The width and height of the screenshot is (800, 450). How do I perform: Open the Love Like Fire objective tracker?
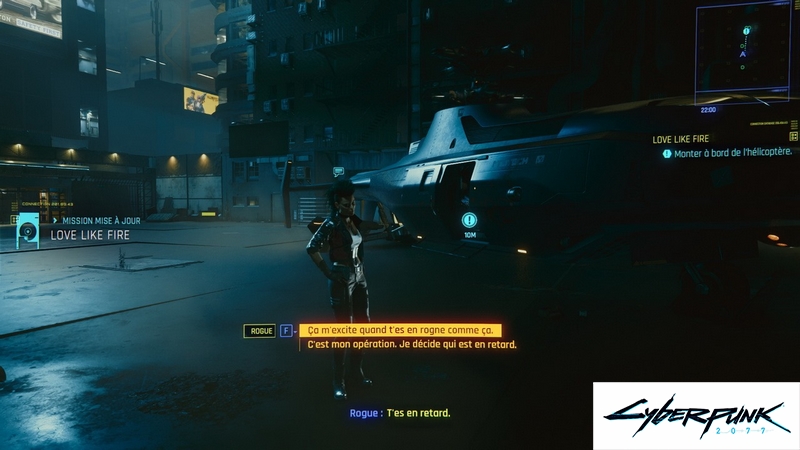(x=723, y=146)
